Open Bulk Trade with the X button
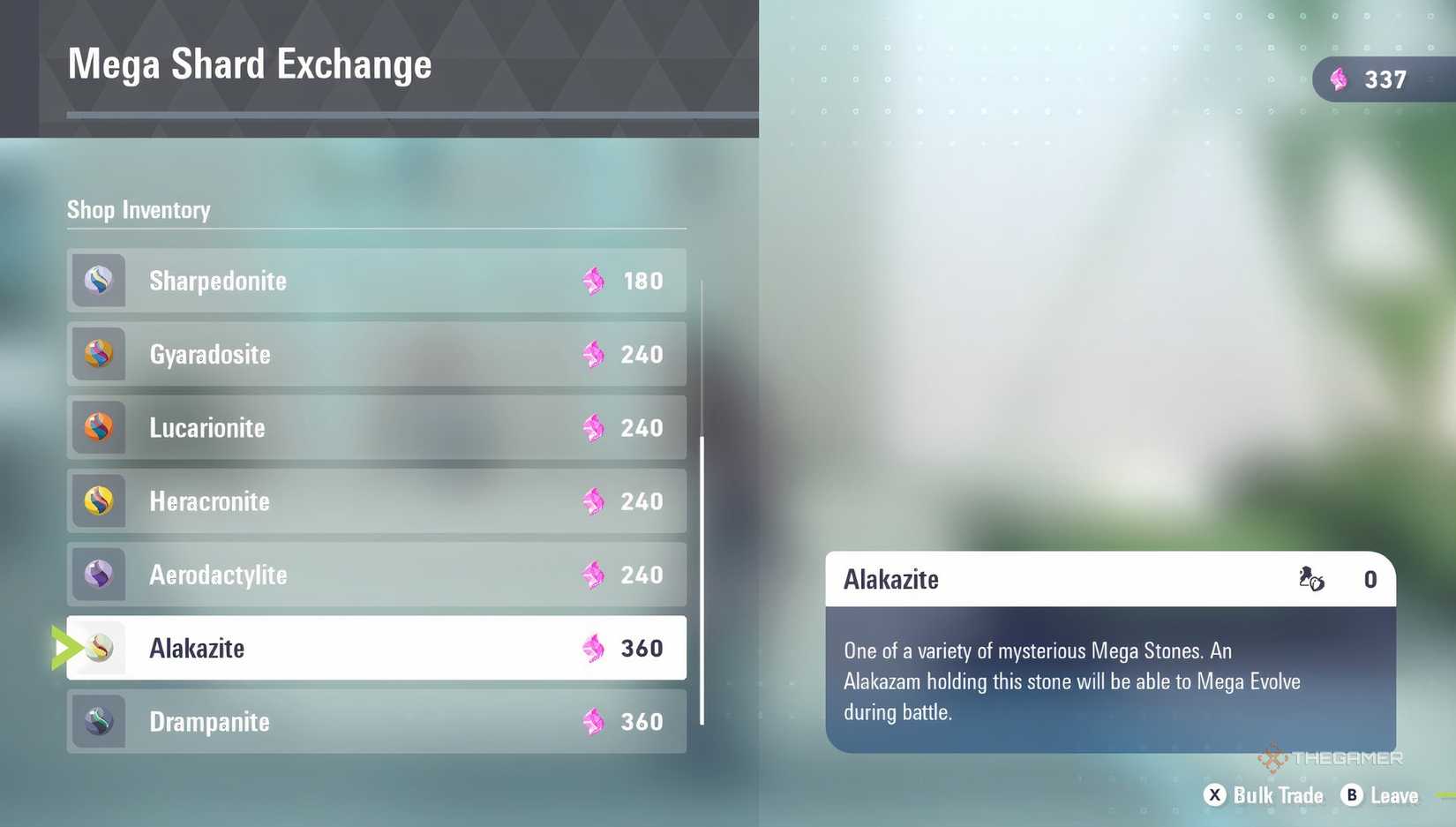 click(x=1215, y=795)
